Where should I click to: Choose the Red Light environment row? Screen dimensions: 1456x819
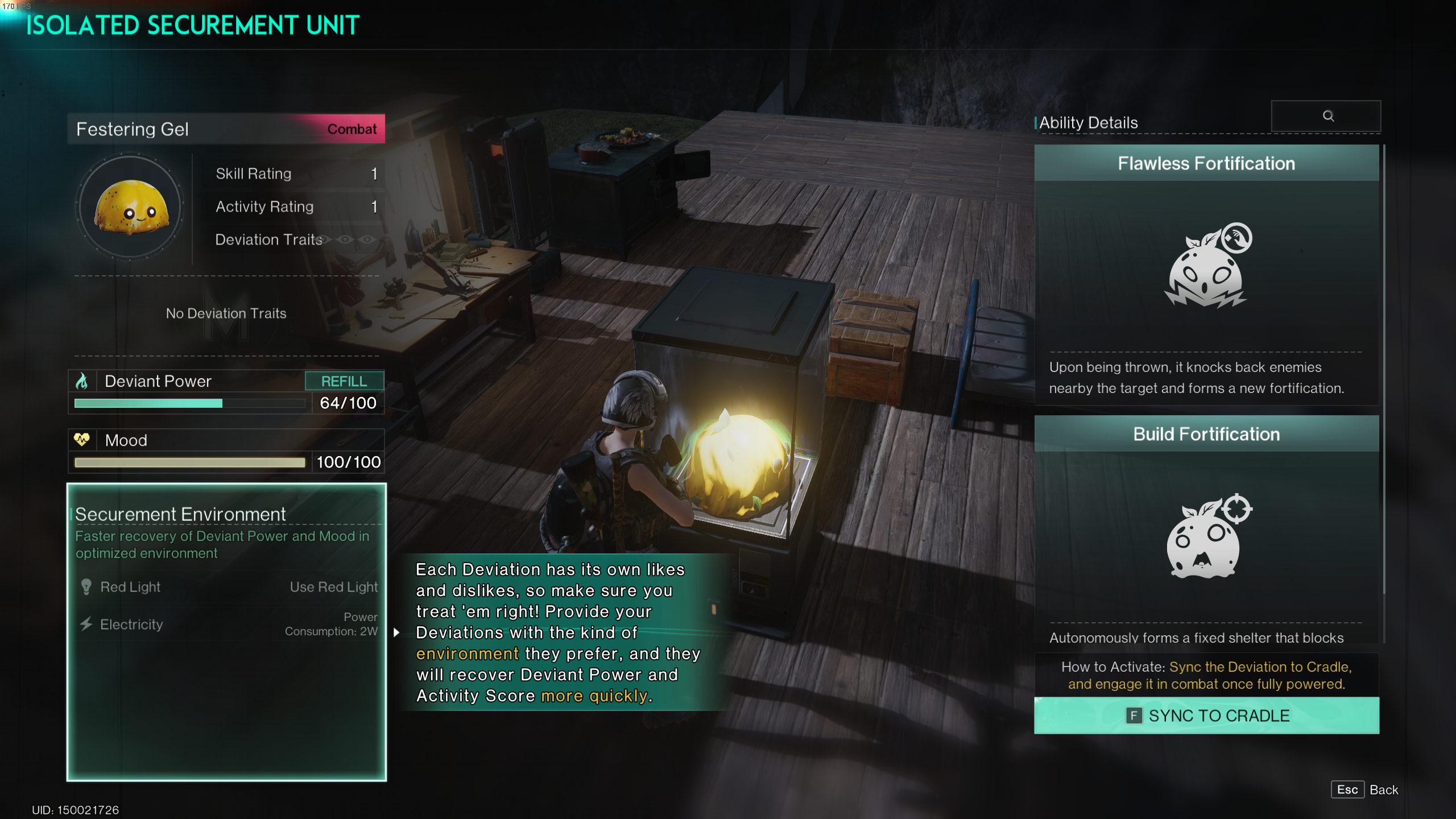tap(227, 587)
